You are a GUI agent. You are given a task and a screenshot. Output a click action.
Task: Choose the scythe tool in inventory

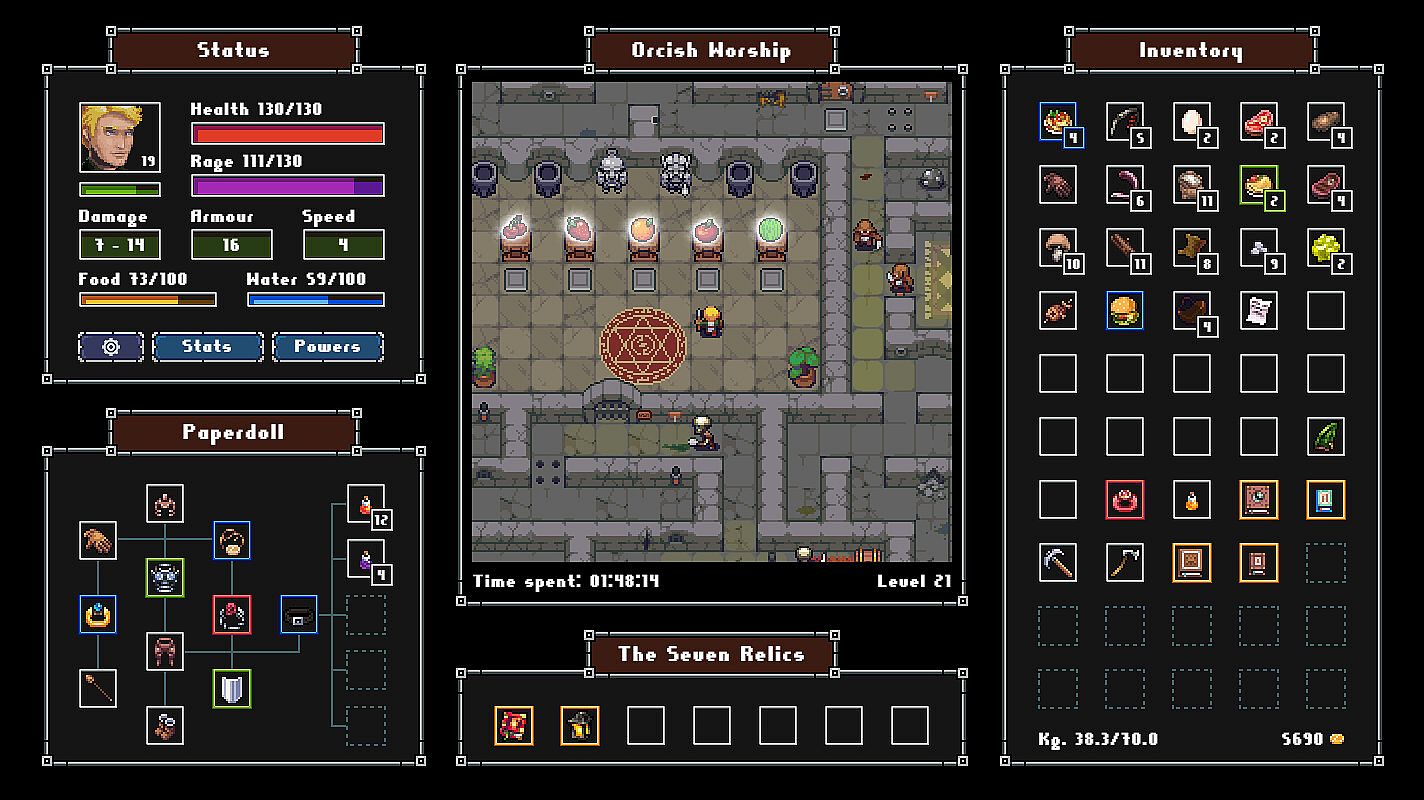[x=1124, y=563]
